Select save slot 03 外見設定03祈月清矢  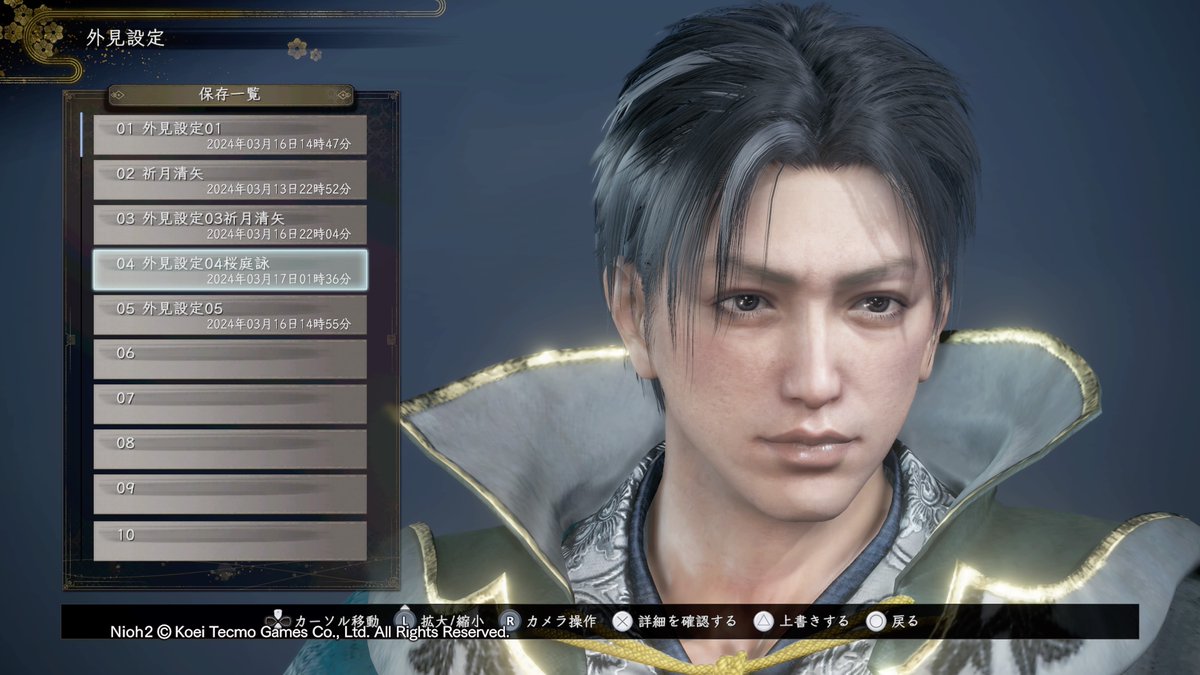[x=230, y=225]
